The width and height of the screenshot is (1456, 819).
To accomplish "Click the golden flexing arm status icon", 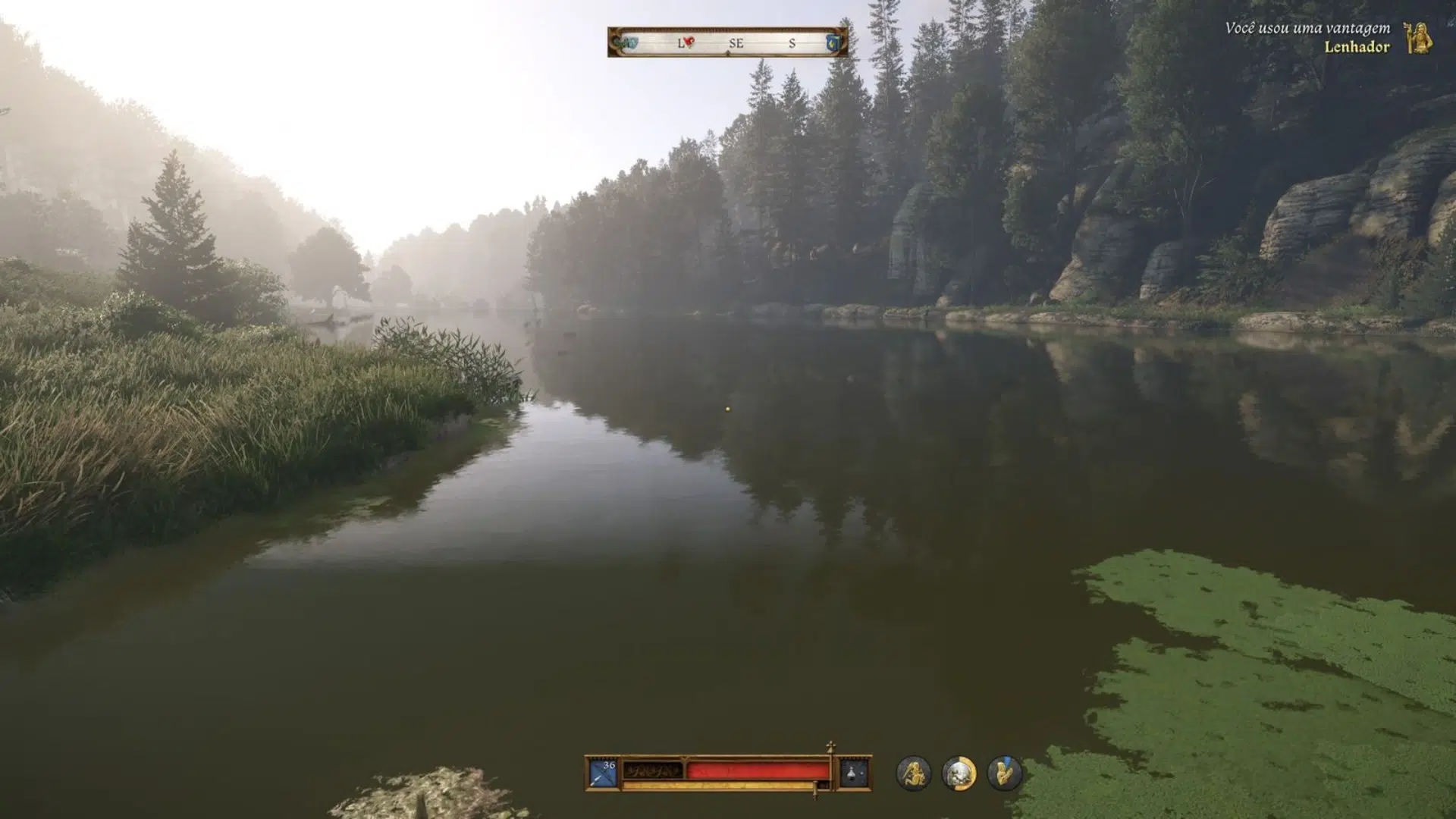I will tap(1005, 773).
